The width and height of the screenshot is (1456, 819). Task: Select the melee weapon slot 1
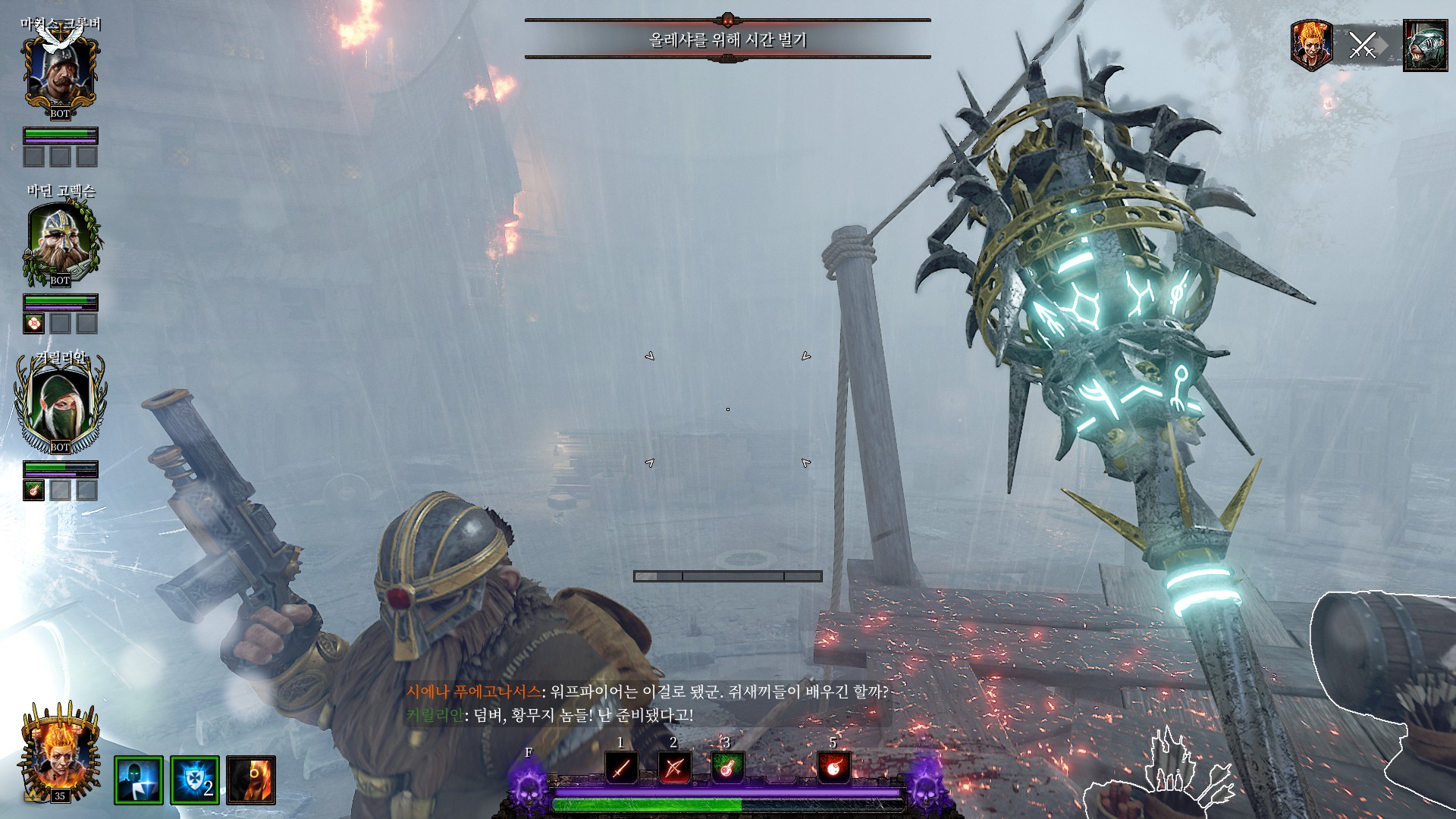pyautogui.click(x=621, y=767)
